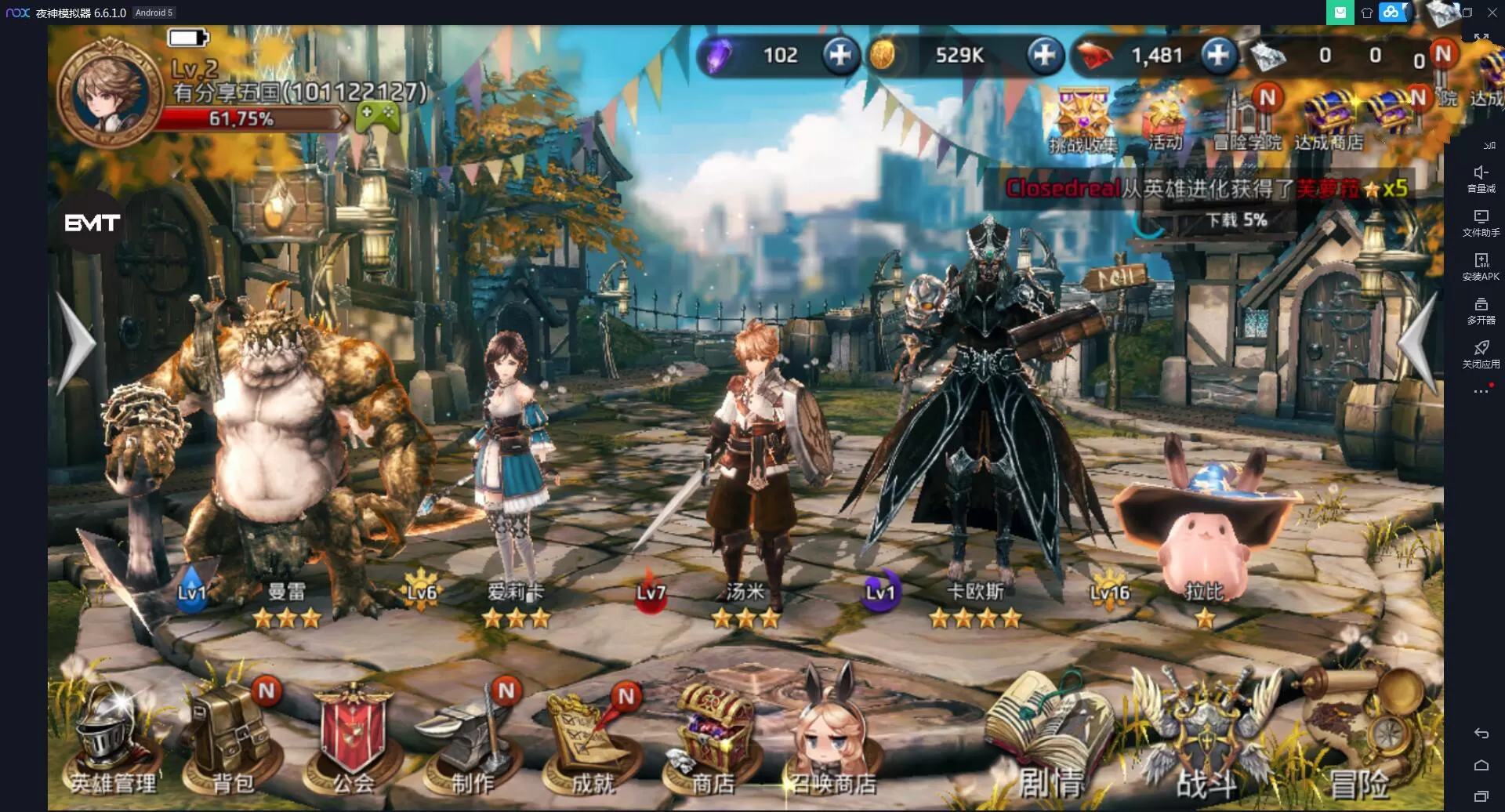The image size is (1505, 812).
Task: Open the 达成商店 achievement shop chest
Action: [1329, 121]
